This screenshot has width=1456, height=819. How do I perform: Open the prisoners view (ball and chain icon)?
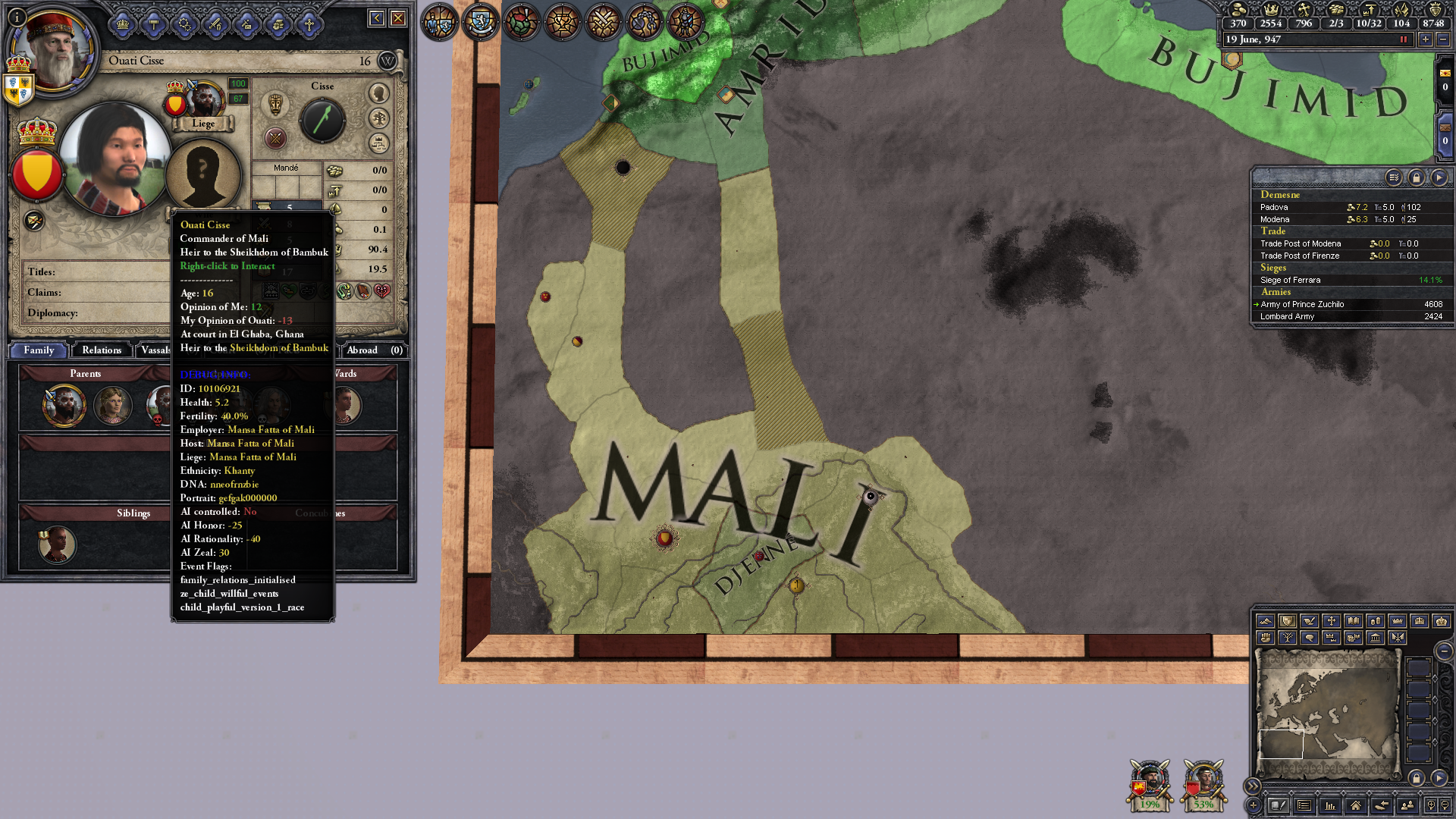pyautogui.click(x=643, y=23)
